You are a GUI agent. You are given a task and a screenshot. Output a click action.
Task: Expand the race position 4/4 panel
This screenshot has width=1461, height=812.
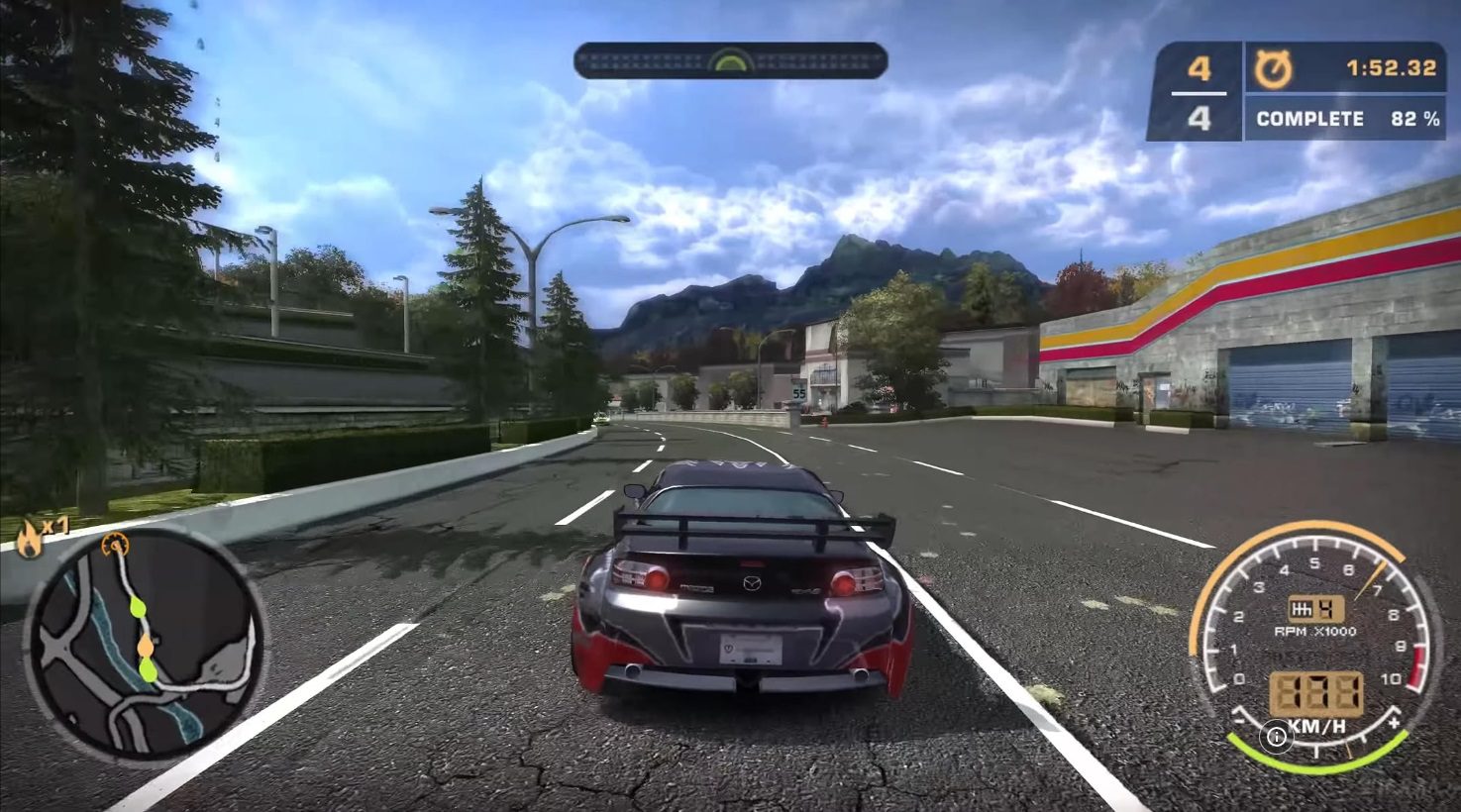tap(1200, 92)
